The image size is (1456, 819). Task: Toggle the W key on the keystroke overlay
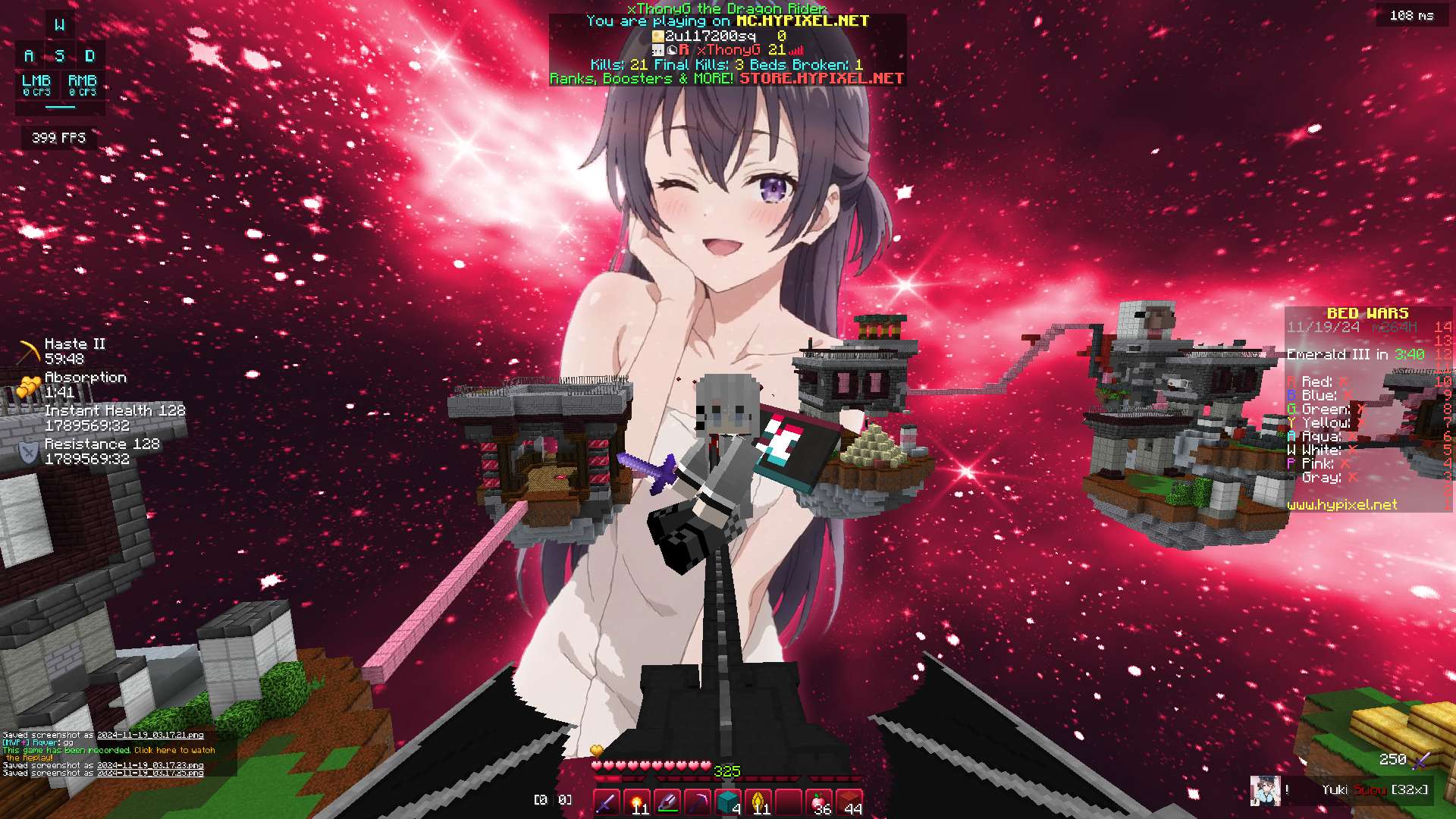coord(58,25)
